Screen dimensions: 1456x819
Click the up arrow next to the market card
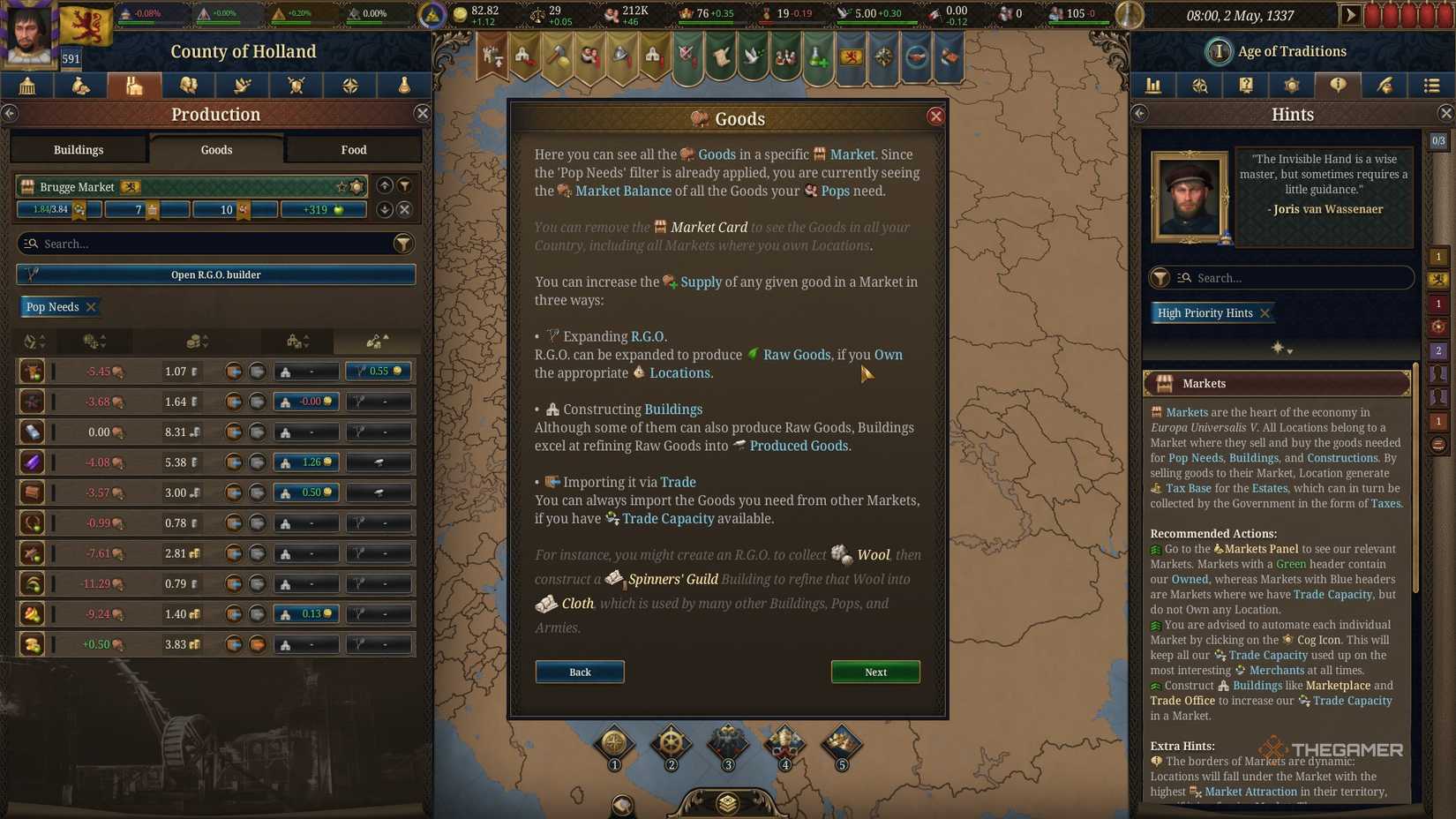(385, 185)
